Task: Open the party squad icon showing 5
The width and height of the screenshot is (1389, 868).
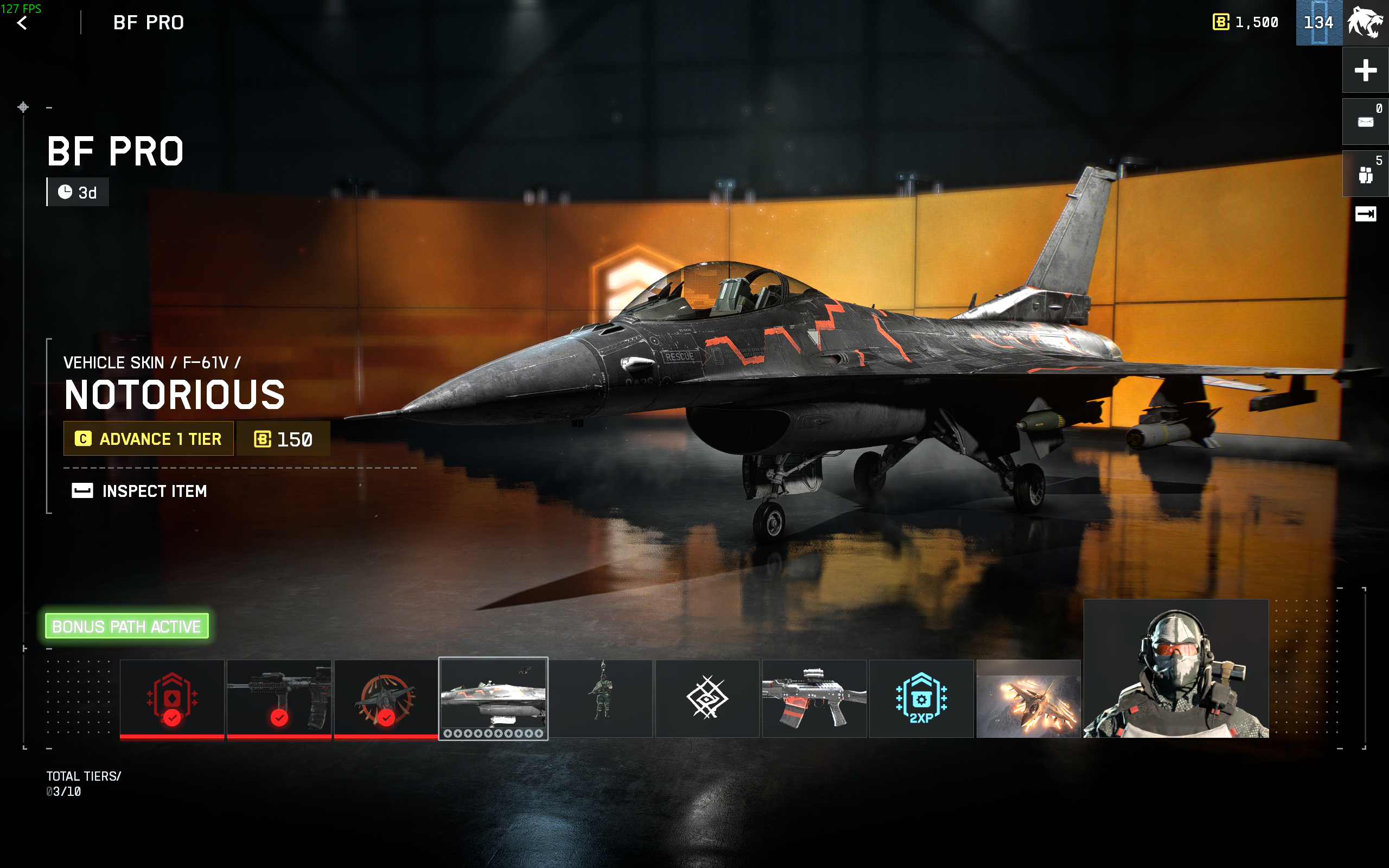Action: coord(1366,174)
